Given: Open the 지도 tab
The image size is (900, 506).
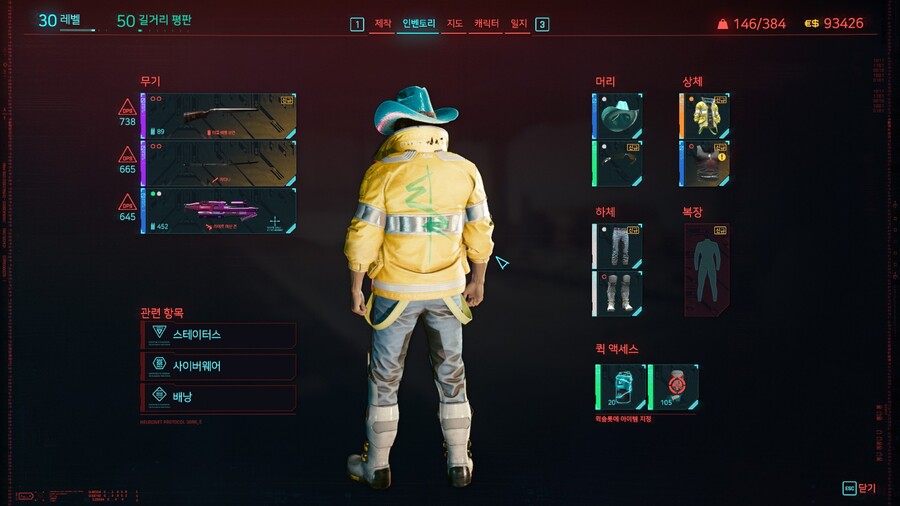Looking at the screenshot, I should [453, 23].
